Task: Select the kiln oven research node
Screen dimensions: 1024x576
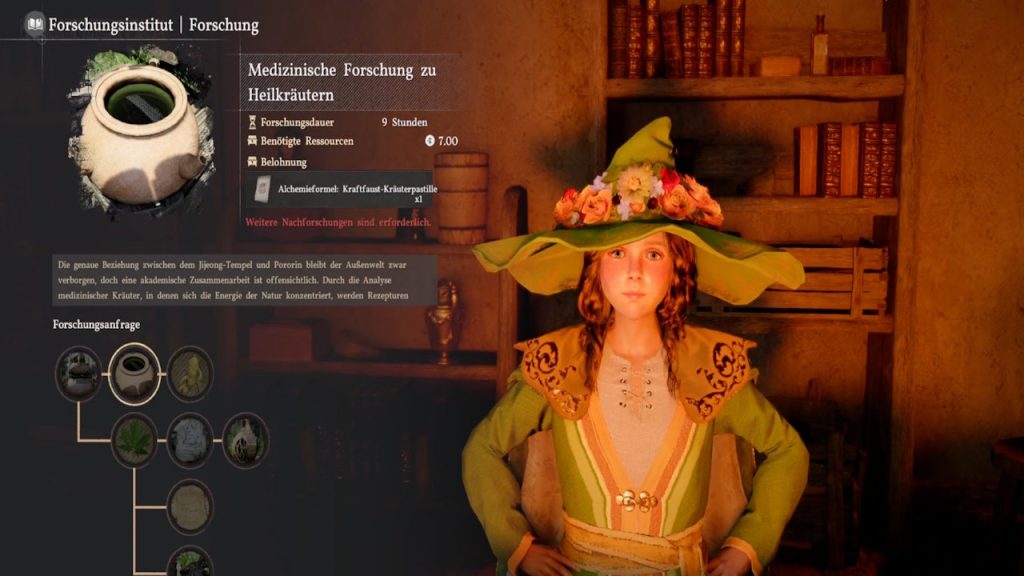Action: coord(245,441)
